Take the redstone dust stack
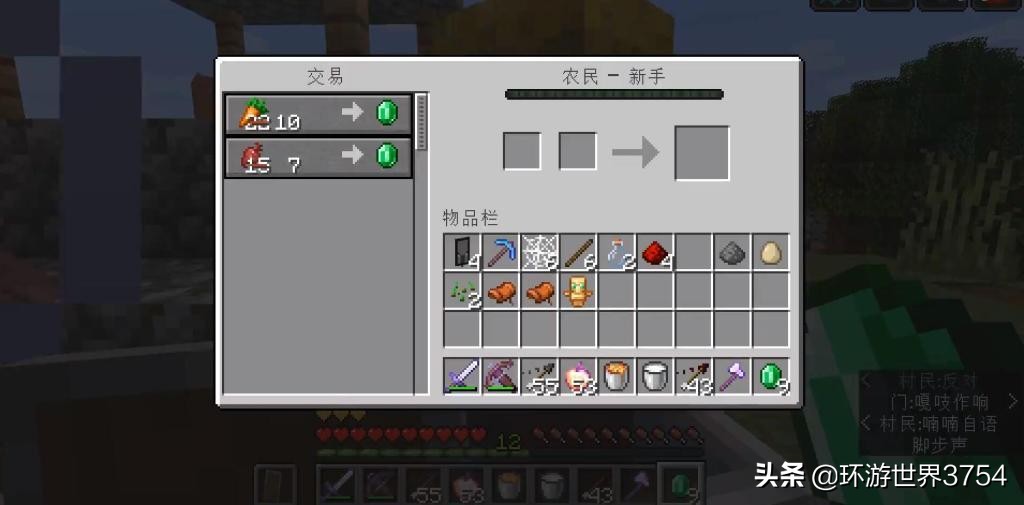The image size is (1024, 505). (x=655, y=253)
